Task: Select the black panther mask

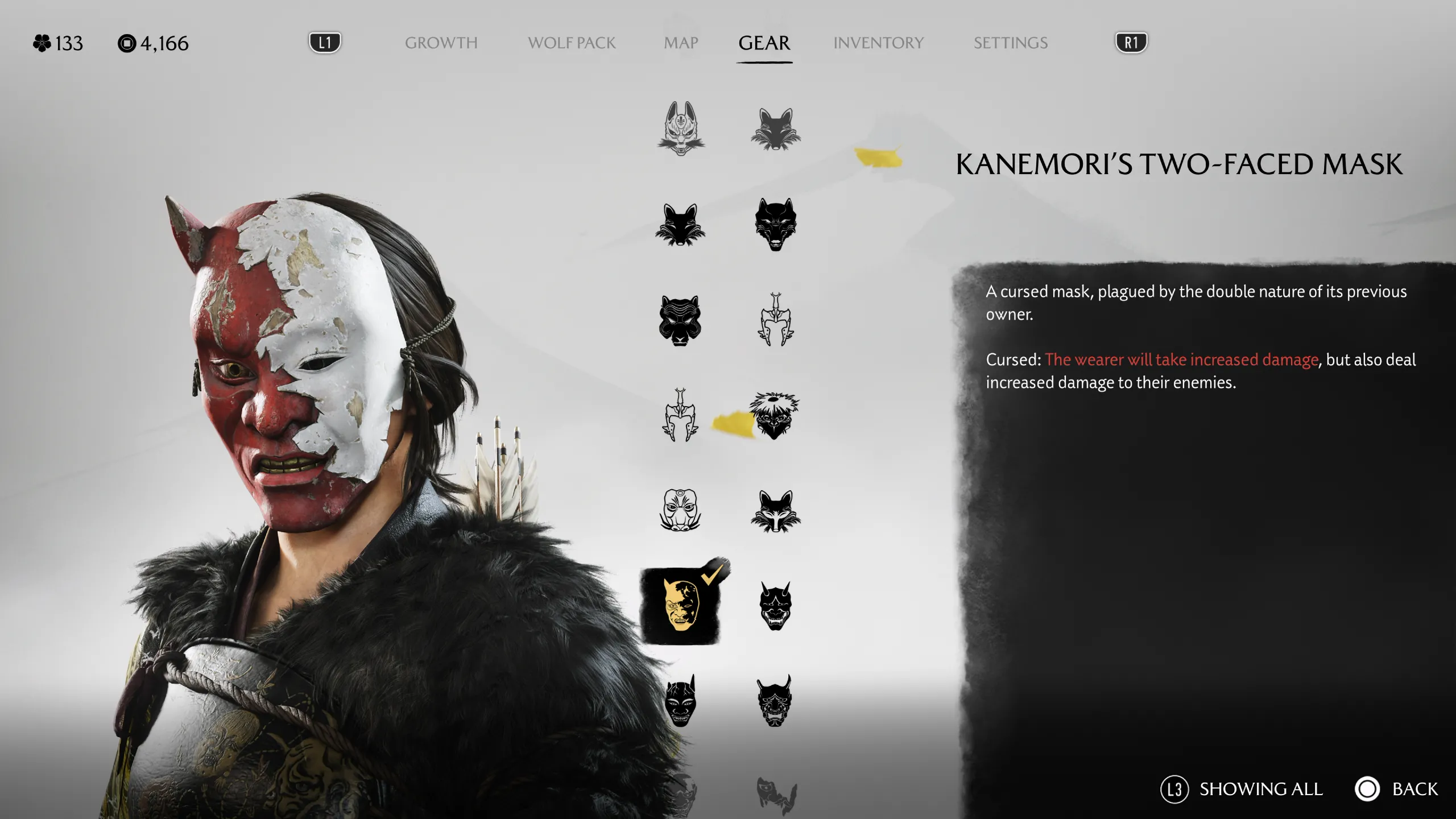Action: 680,321
